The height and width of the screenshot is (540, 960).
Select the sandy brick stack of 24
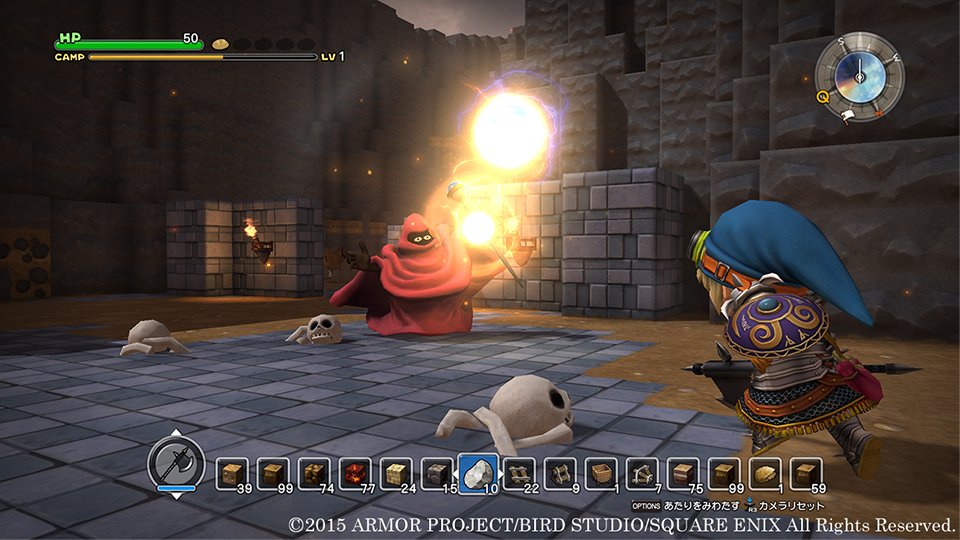(x=397, y=473)
